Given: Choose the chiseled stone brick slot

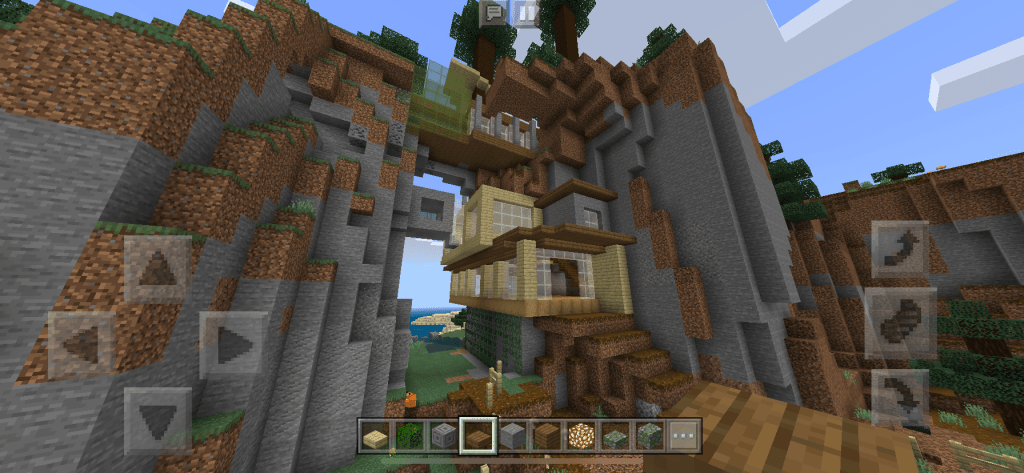Looking at the screenshot, I should click(444, 436).
